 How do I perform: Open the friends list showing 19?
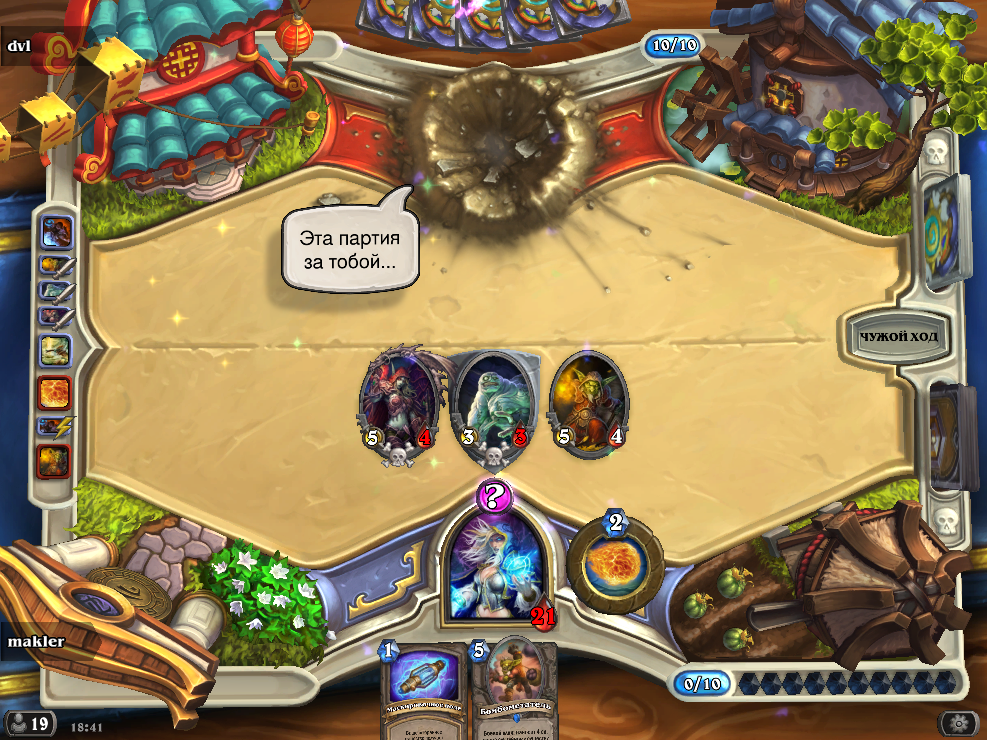[x=29, y=723]
